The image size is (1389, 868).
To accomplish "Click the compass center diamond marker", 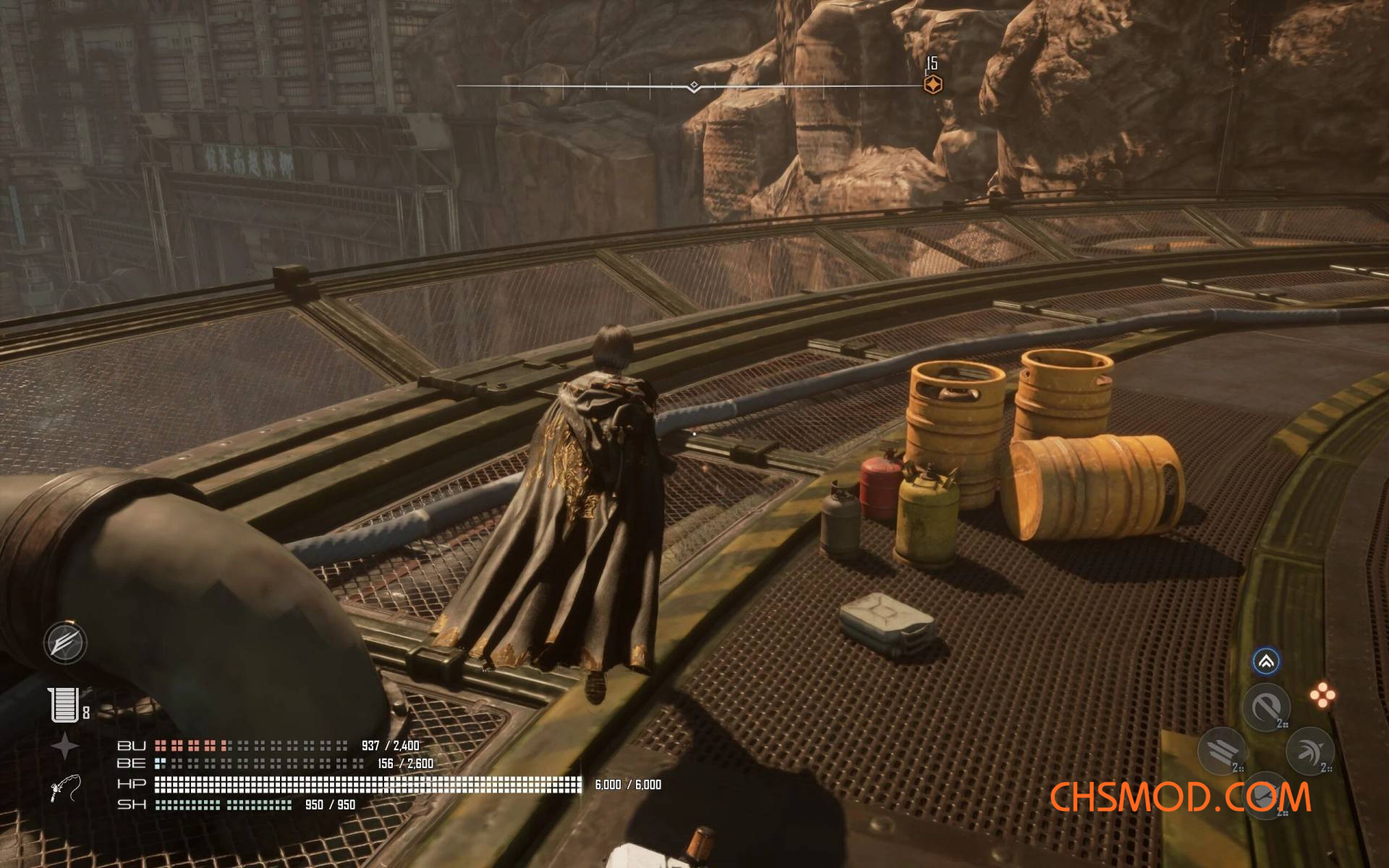I will pyautogui.click(x=694, y=87).
